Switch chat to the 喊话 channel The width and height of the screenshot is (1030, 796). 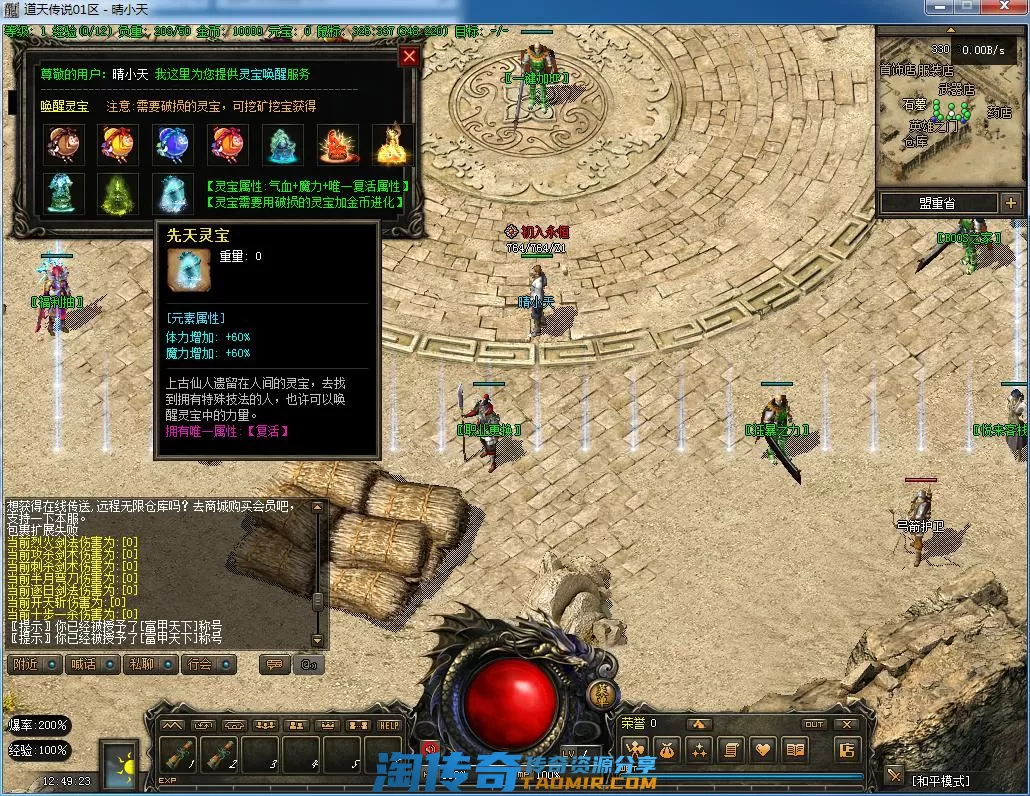pos(90,664)
